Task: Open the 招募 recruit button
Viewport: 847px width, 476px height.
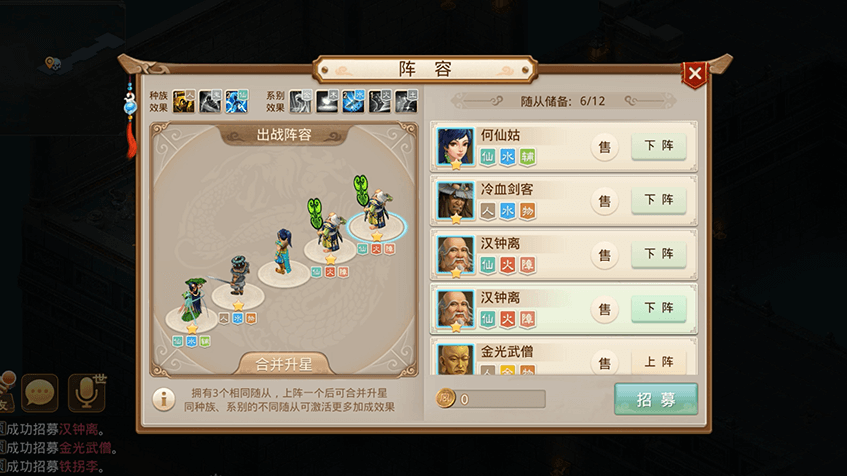Action: click(655, 399)
